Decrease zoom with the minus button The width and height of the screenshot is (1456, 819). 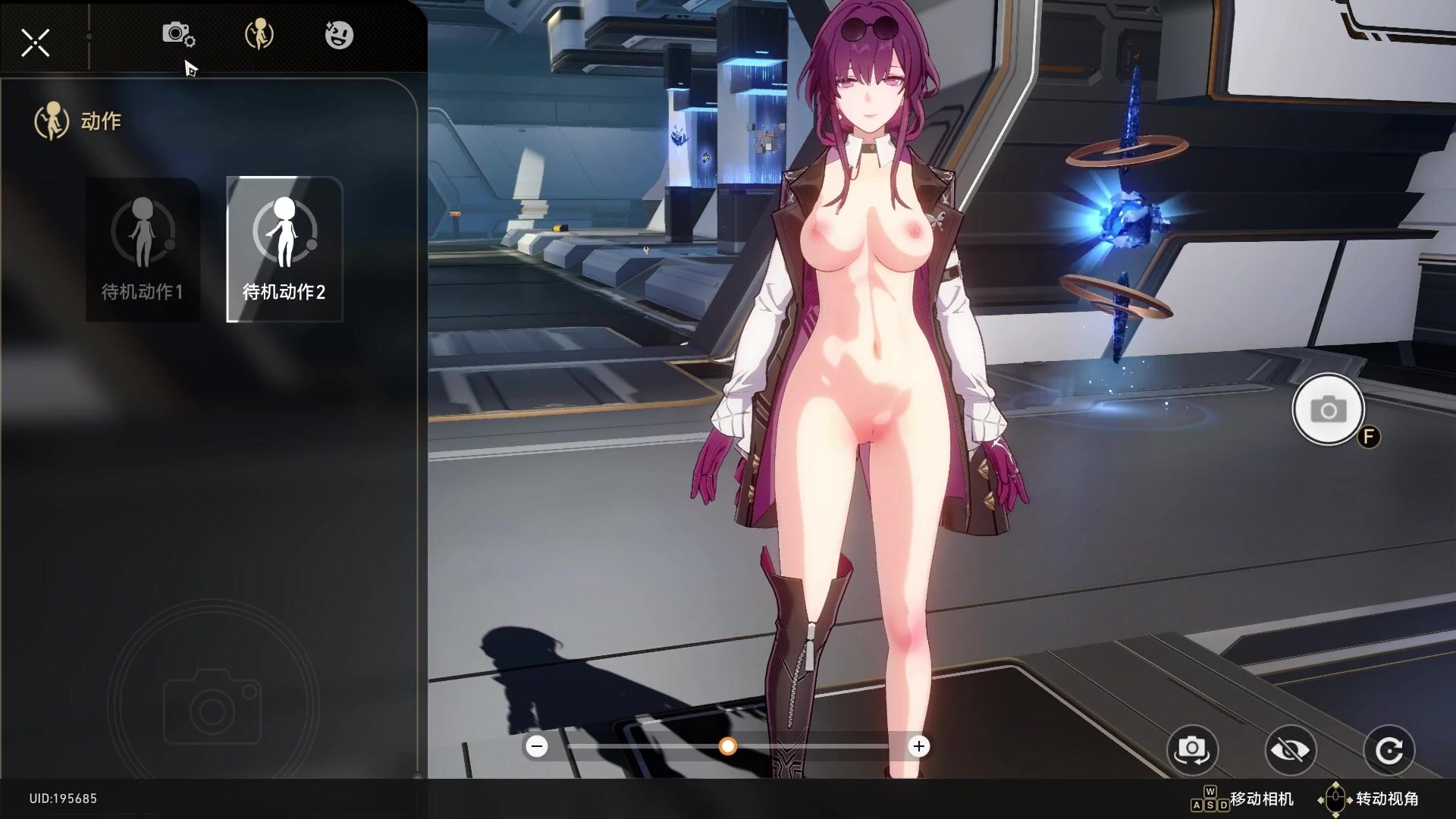[537, 747]
